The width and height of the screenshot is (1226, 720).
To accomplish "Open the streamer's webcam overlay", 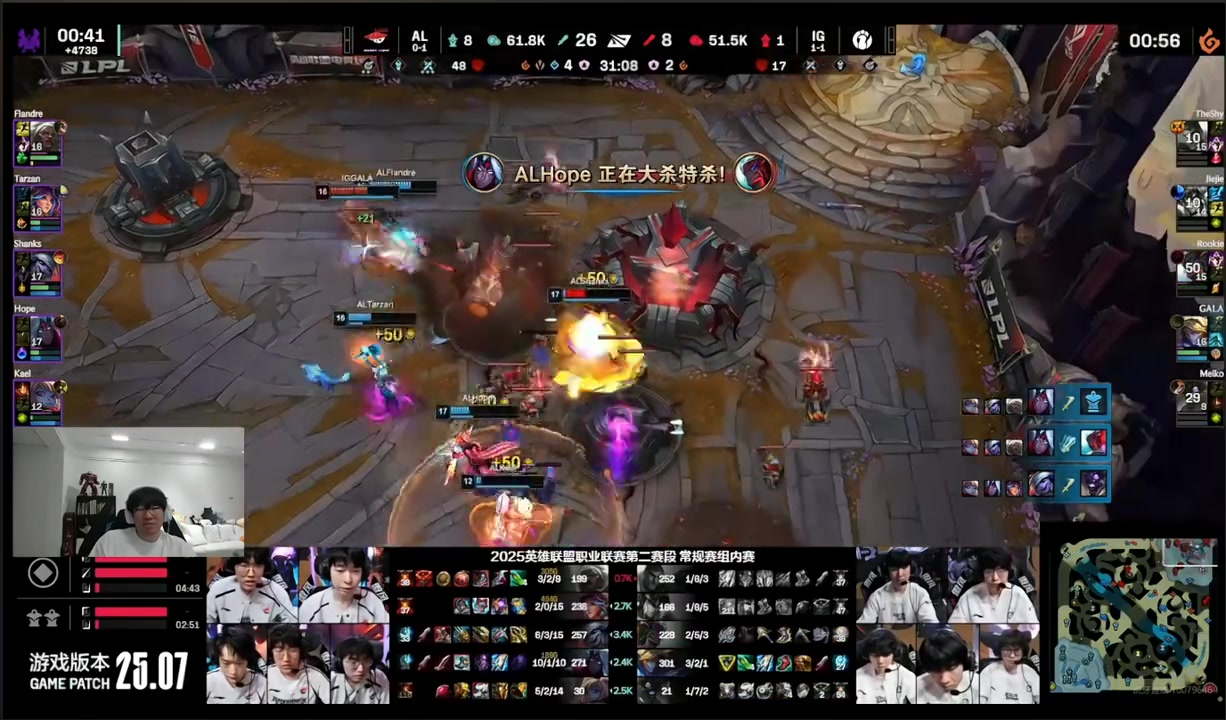I will coord(128,492).
